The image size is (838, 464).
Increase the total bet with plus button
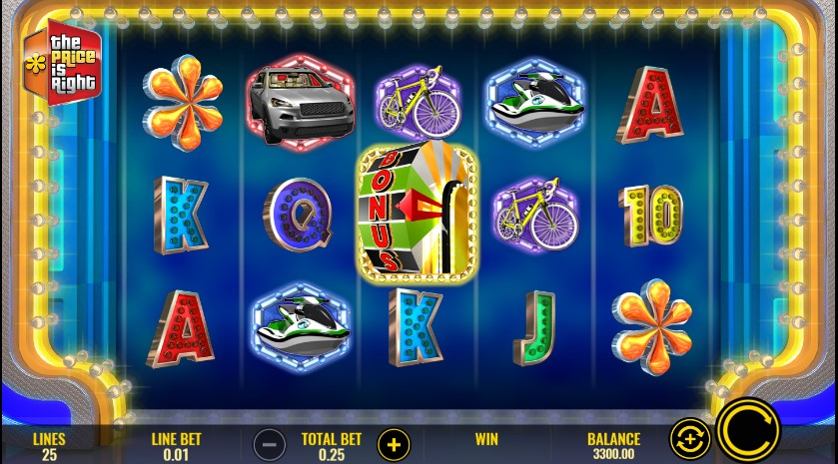[x=393, y=443]
